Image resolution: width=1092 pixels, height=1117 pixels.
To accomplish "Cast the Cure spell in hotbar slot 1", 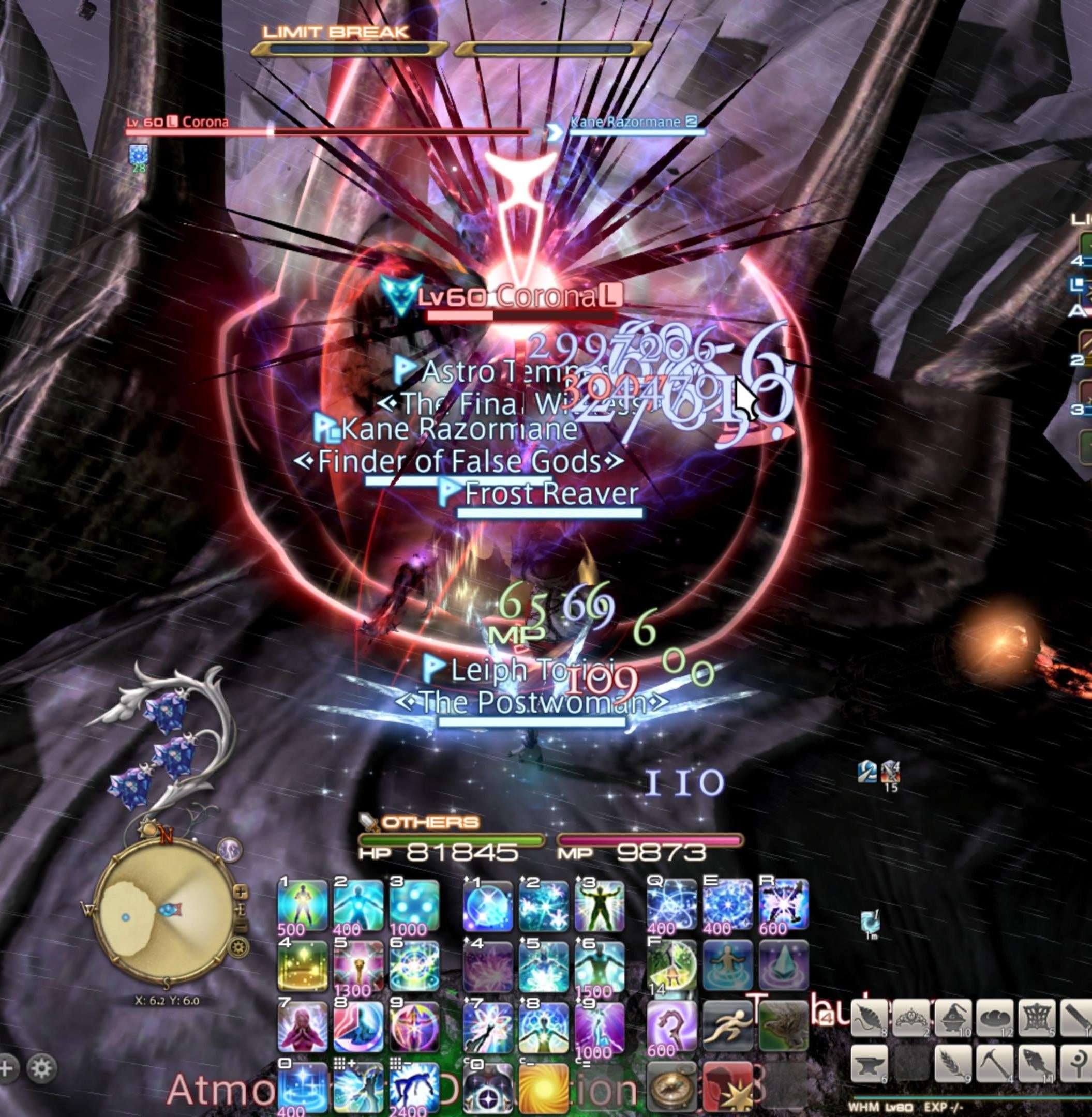I will pos(302,904).
